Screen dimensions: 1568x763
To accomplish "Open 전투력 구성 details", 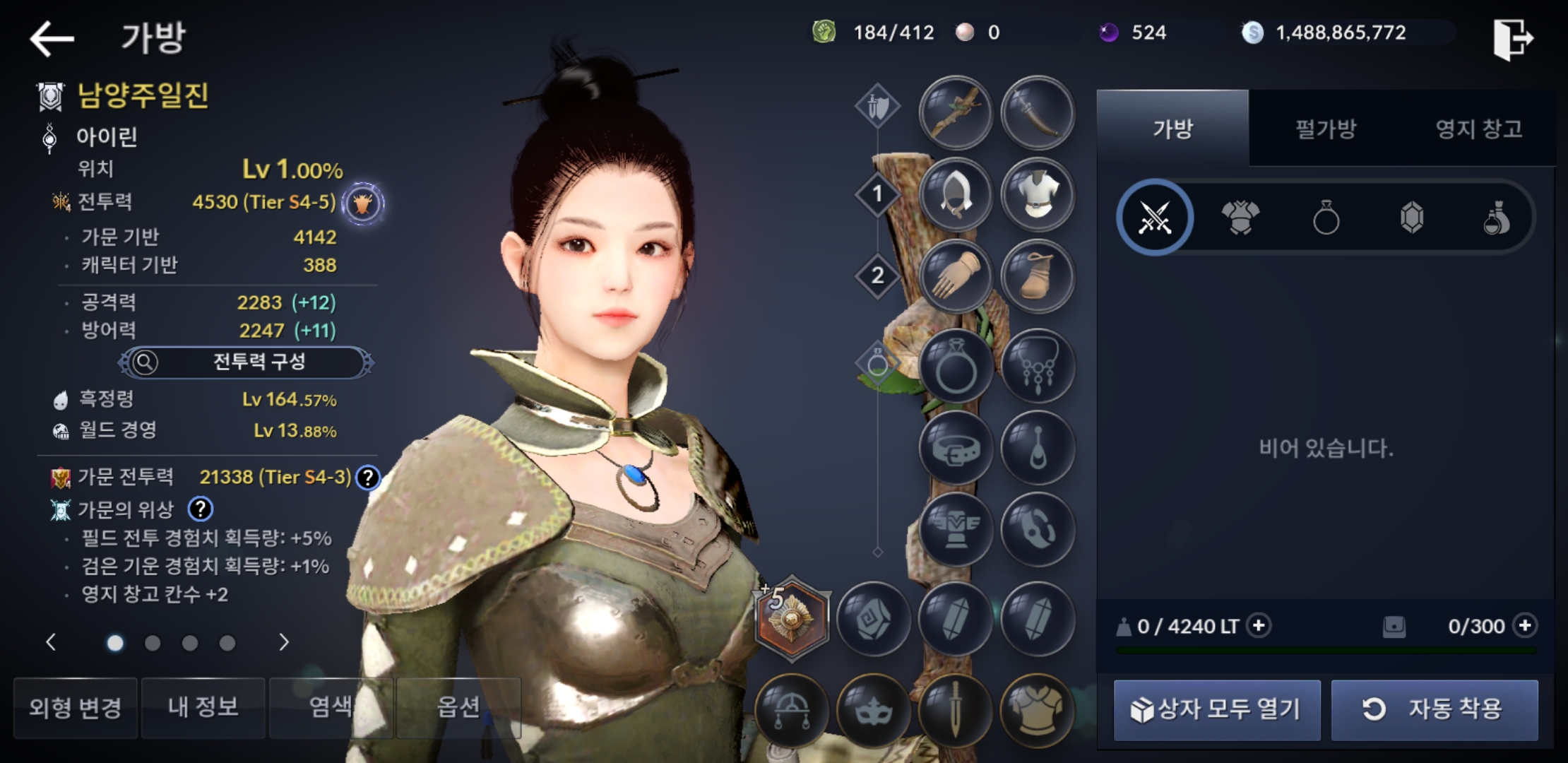I will (x=246, y=362).
